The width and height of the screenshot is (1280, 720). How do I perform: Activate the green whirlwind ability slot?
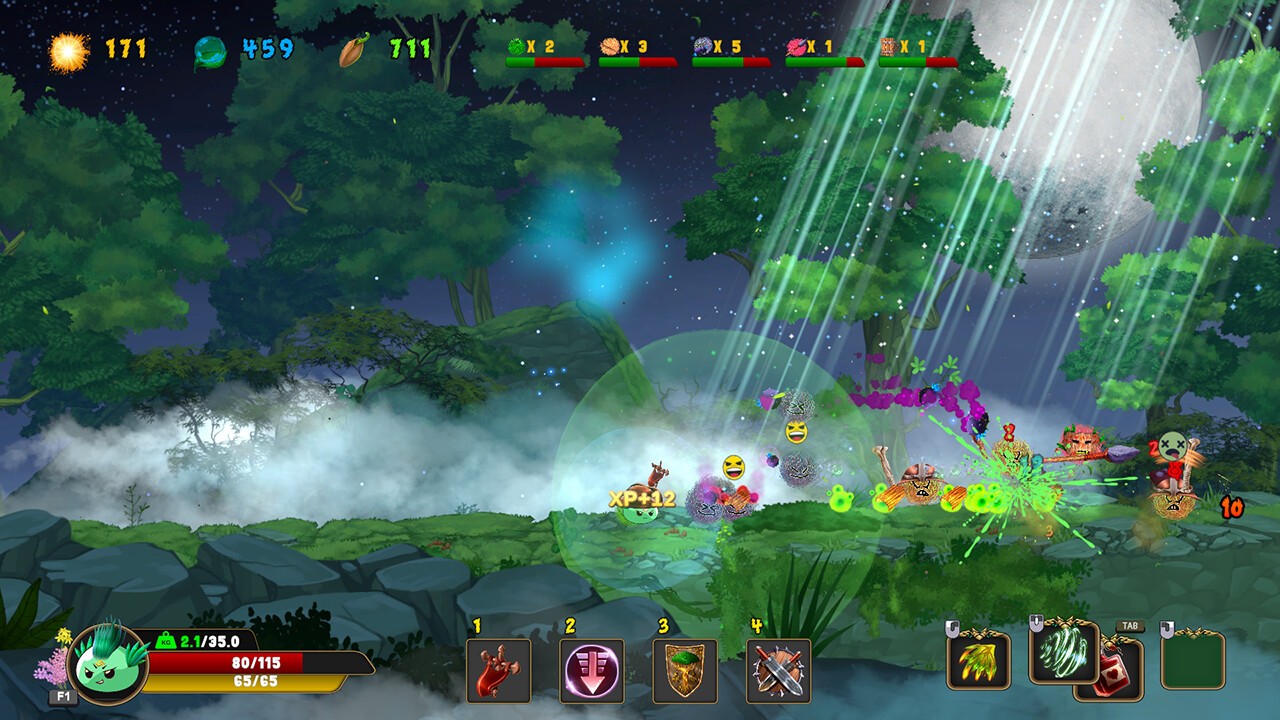click(1063, 653)
